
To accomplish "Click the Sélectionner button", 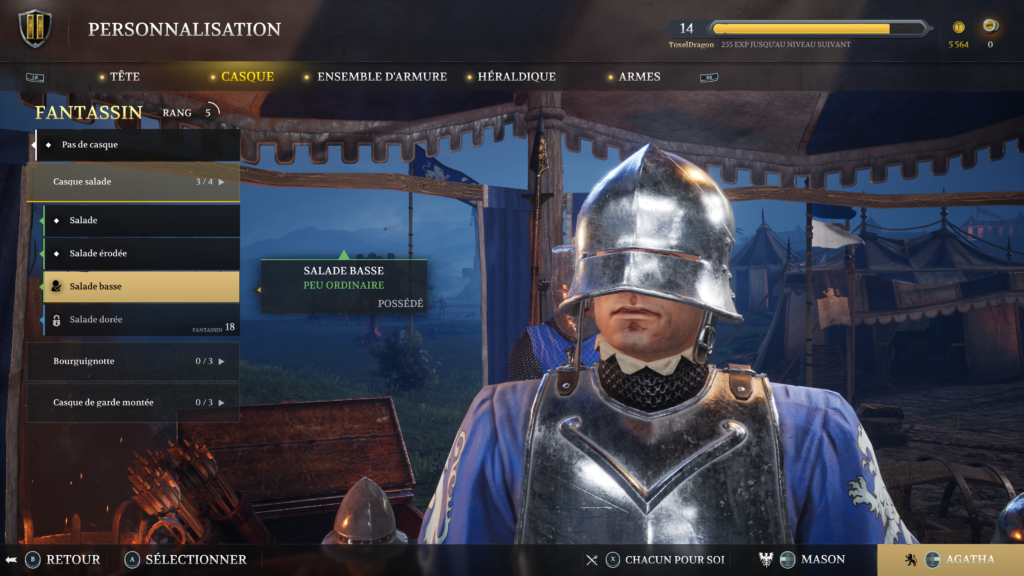I will click(185, 559).
